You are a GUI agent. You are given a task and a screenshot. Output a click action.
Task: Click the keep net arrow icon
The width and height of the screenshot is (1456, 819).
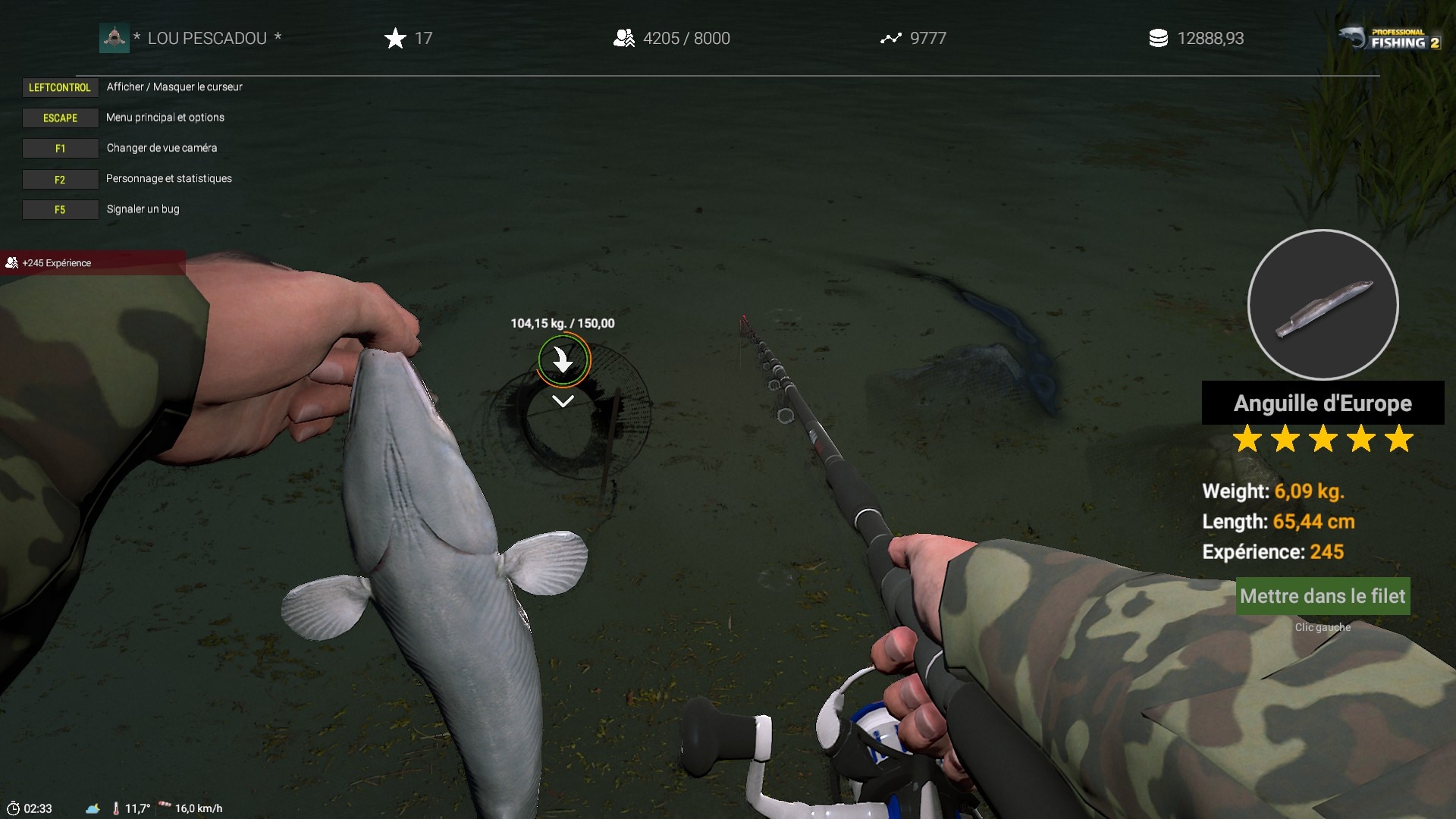563,360
